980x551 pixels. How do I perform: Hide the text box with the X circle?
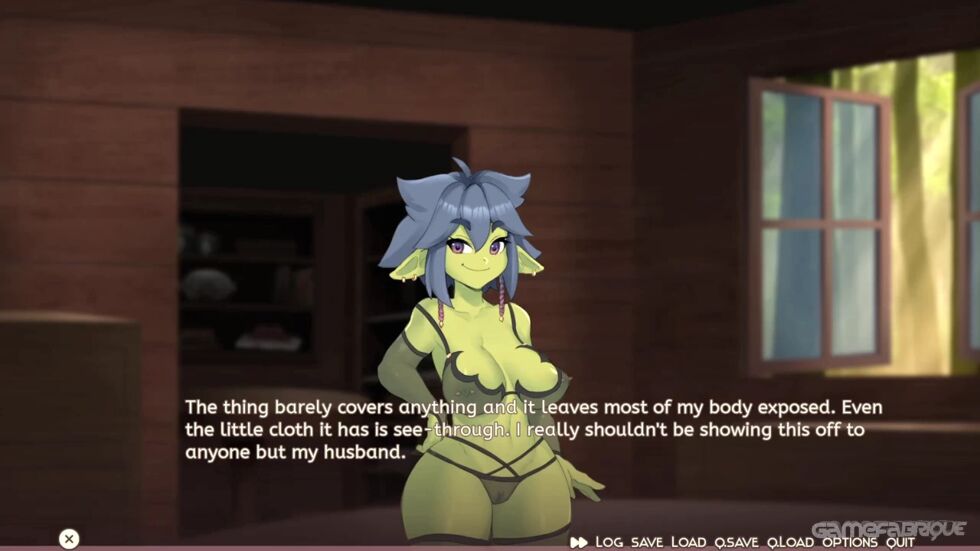[68, 539]
